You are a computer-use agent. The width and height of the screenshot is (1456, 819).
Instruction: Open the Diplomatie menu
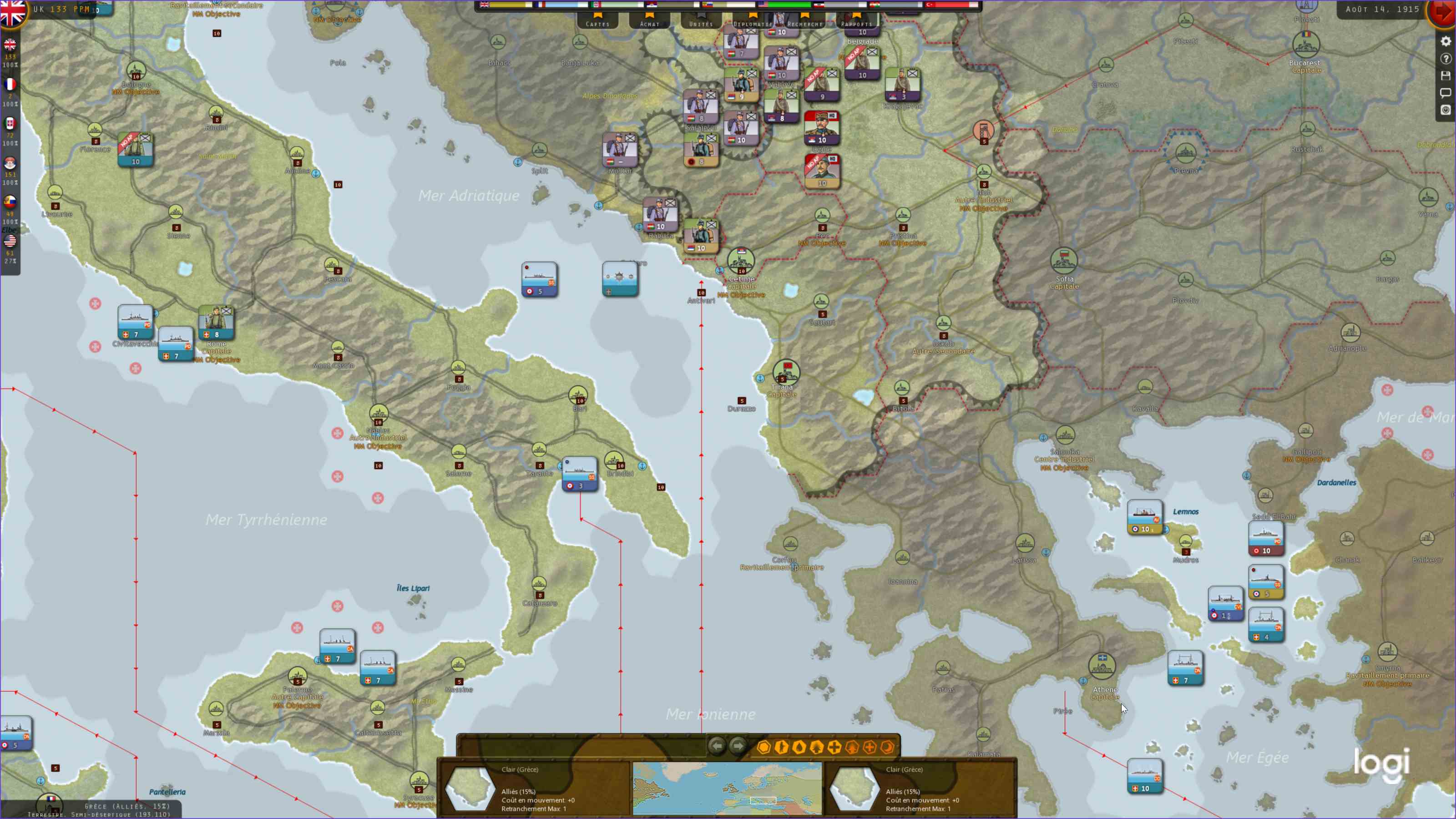[752, 23]
